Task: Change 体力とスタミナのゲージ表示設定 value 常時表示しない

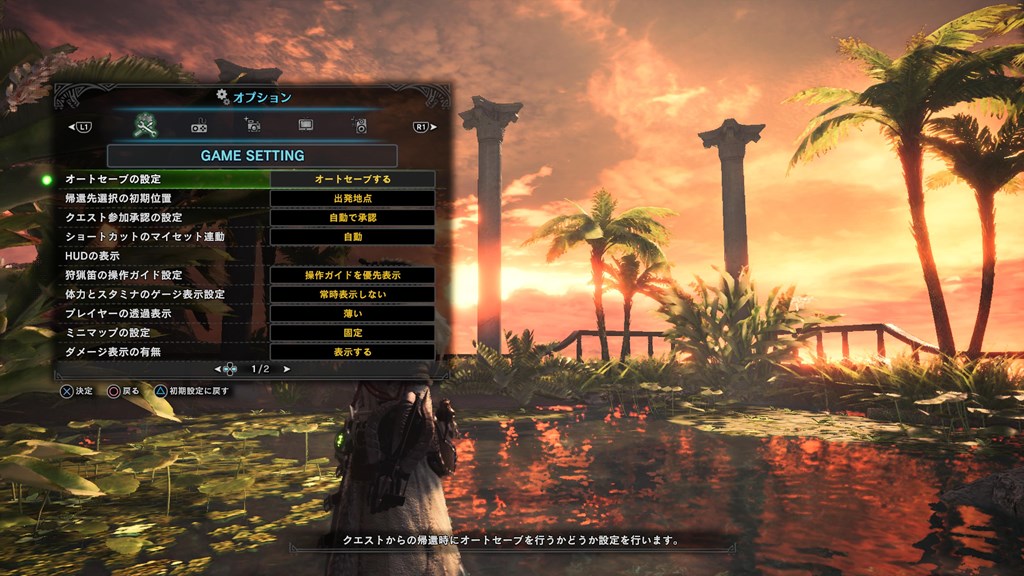Action: click(x=353, y=294)
